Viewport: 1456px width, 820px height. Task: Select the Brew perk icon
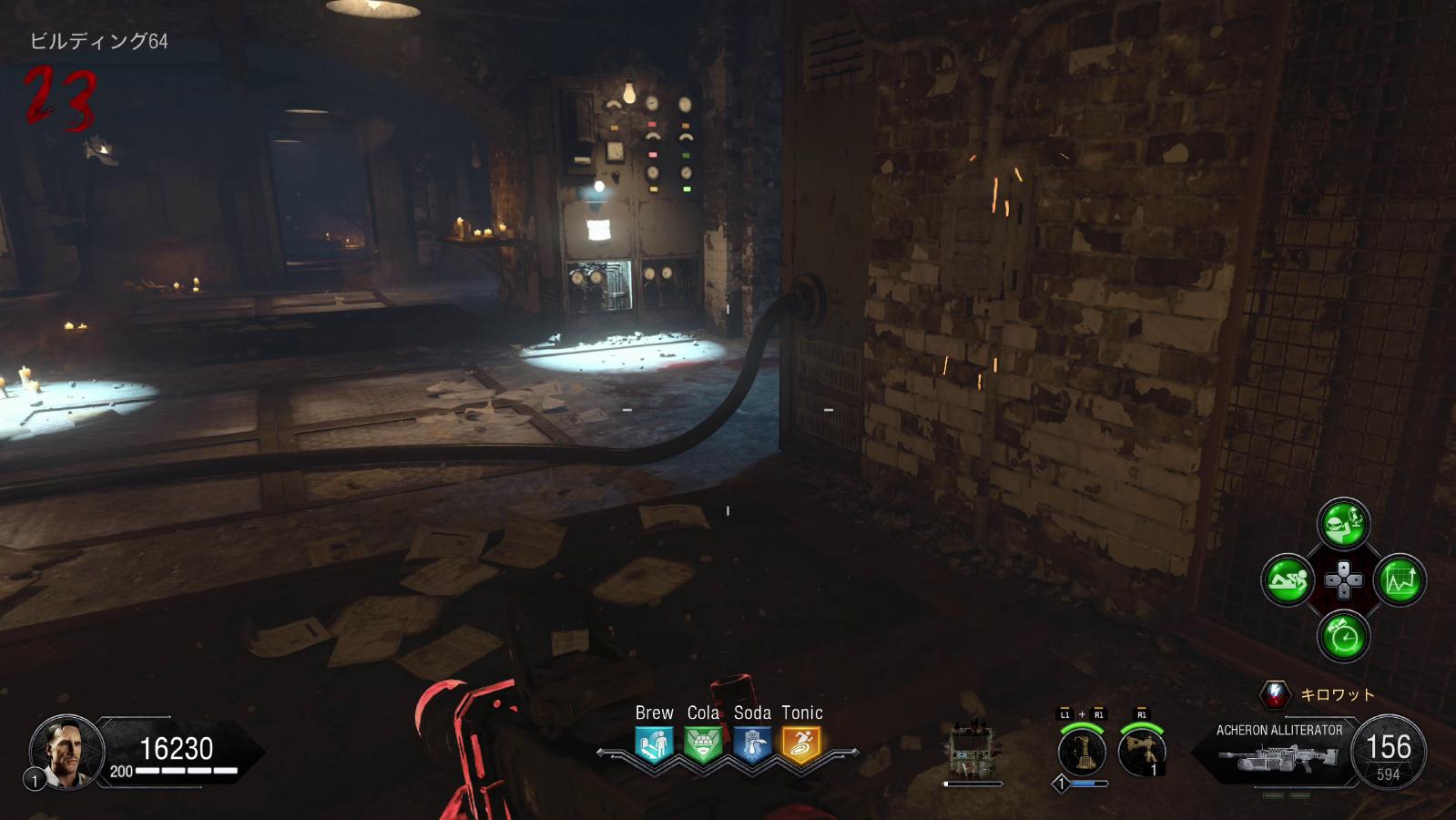[x=654, y=745]
